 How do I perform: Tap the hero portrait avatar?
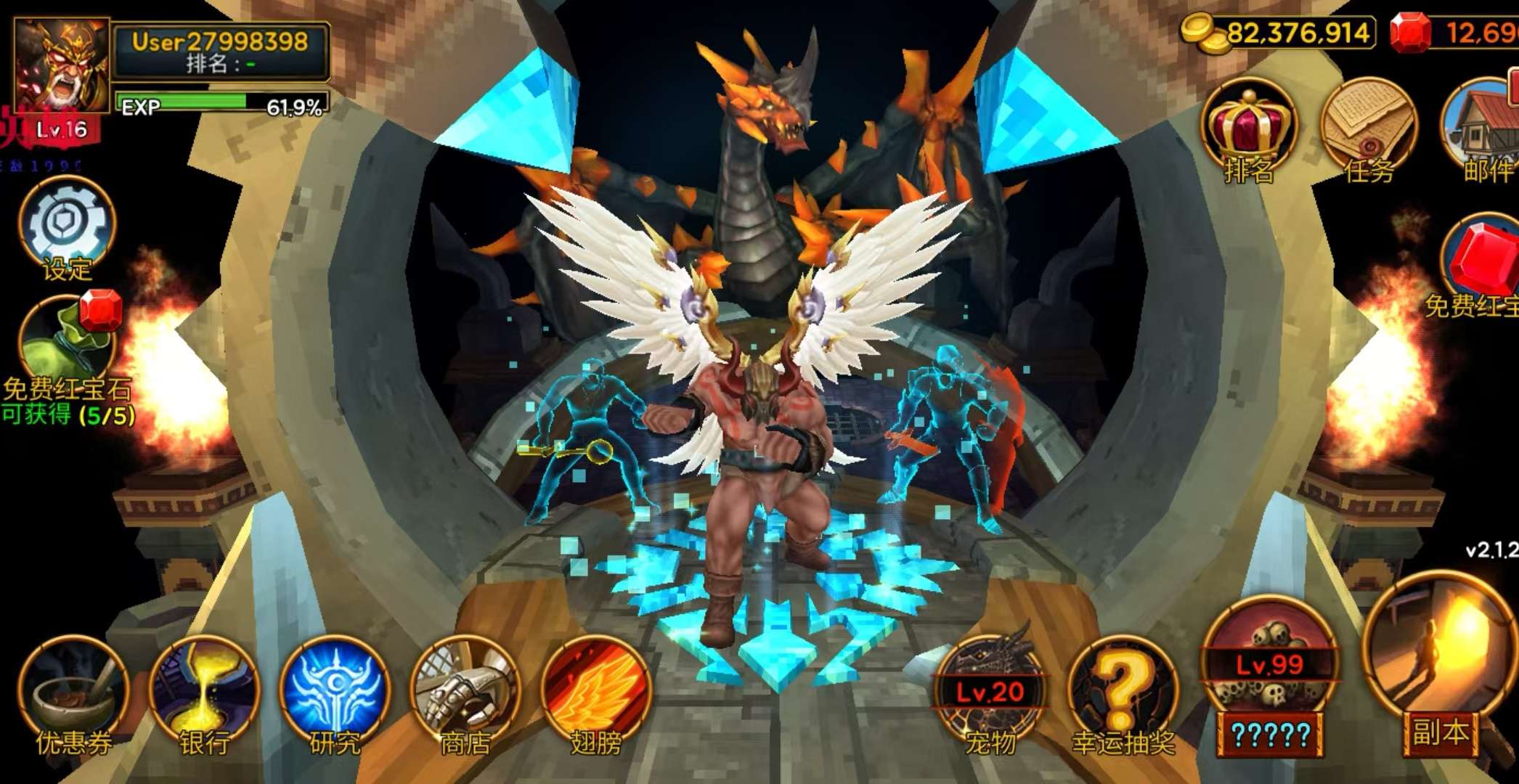click(62, 67)
